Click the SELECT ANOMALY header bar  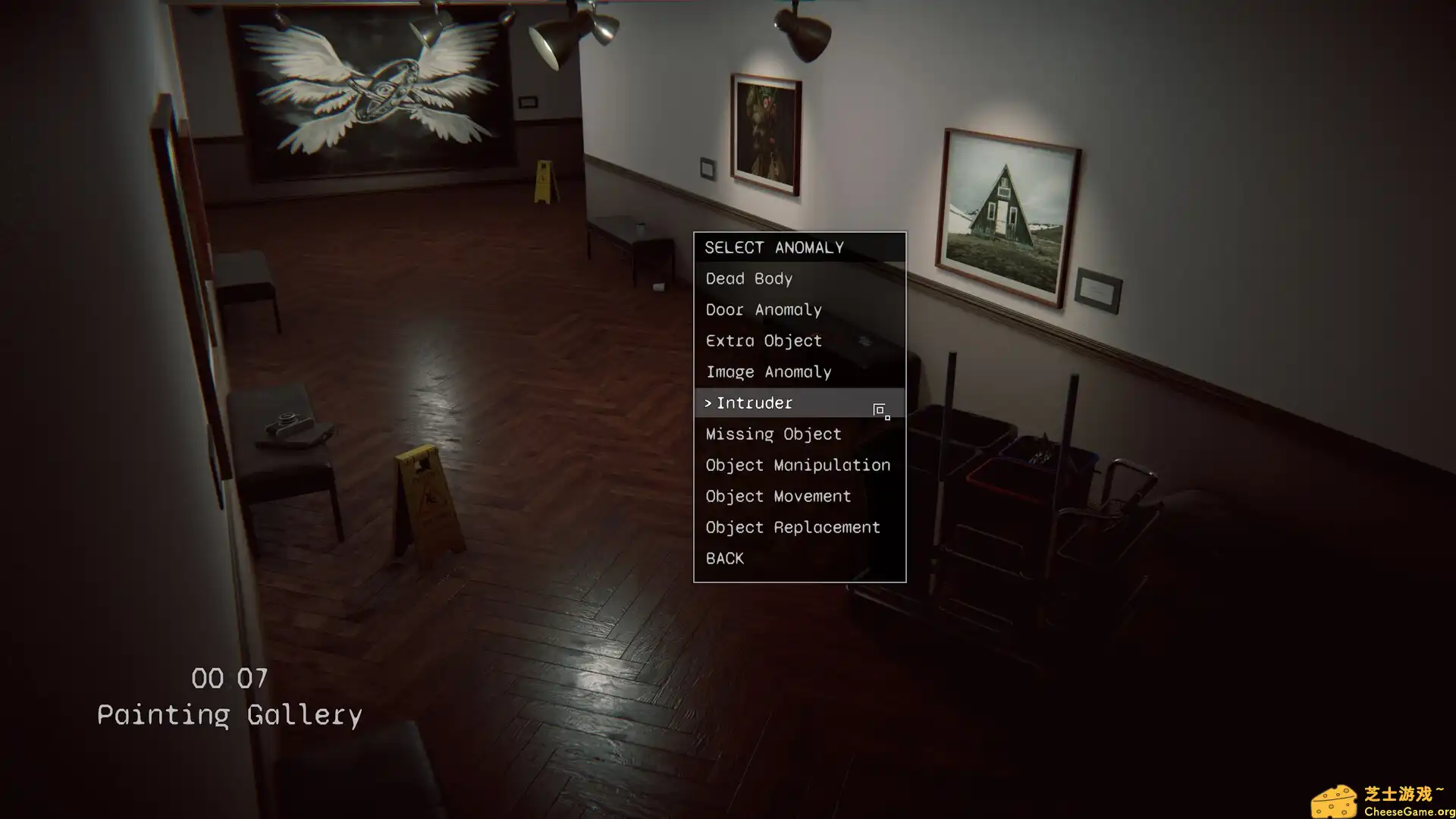click(x=773, y=246)
